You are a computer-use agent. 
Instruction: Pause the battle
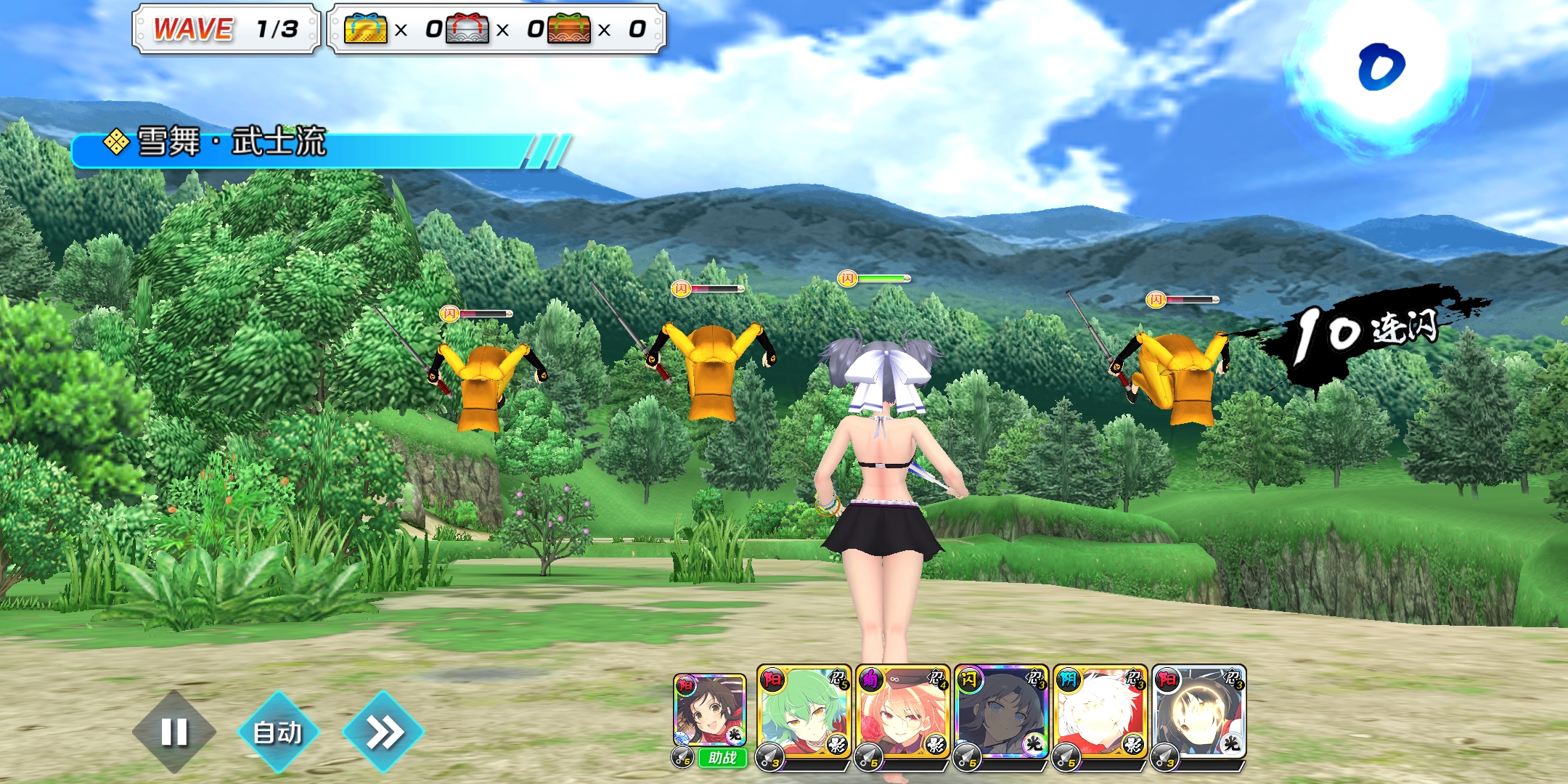(174, 732)
